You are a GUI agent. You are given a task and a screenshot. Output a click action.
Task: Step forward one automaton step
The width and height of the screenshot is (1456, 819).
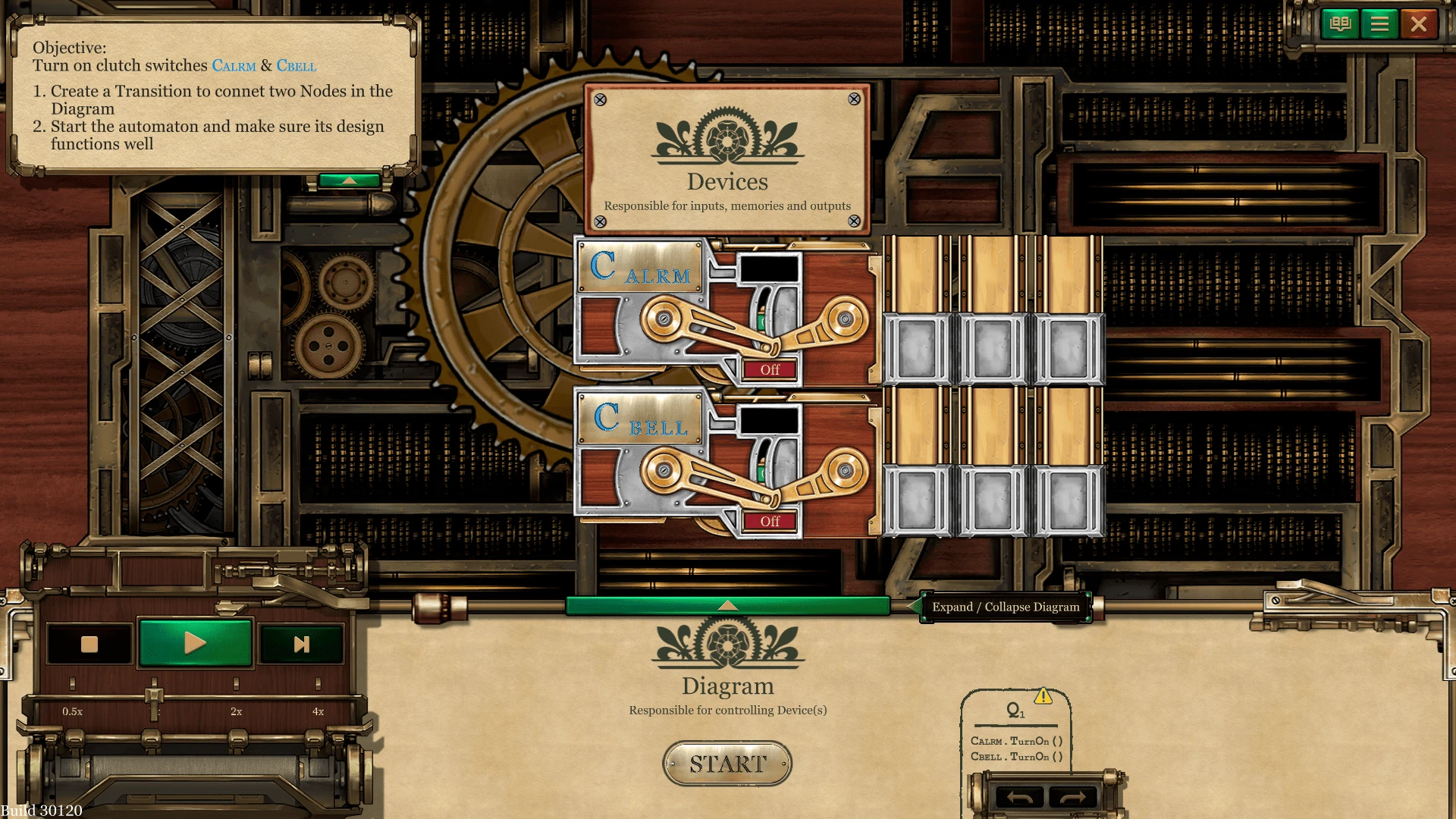(x=301, y=644)
